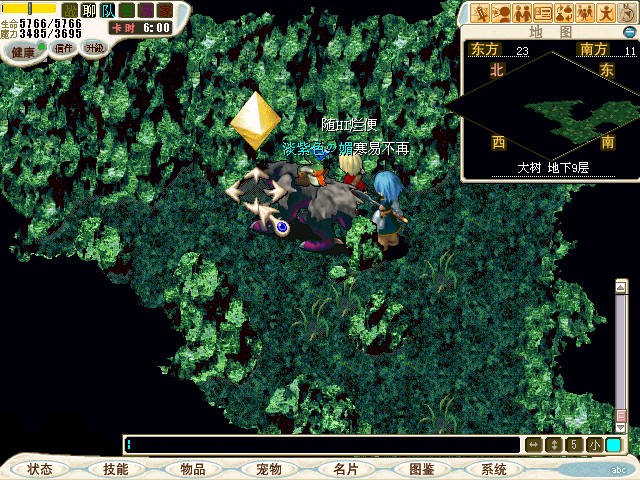Minimize the 地图 map panel
Viewport: 640px width, 480px height.
click(x=629, y=32)
